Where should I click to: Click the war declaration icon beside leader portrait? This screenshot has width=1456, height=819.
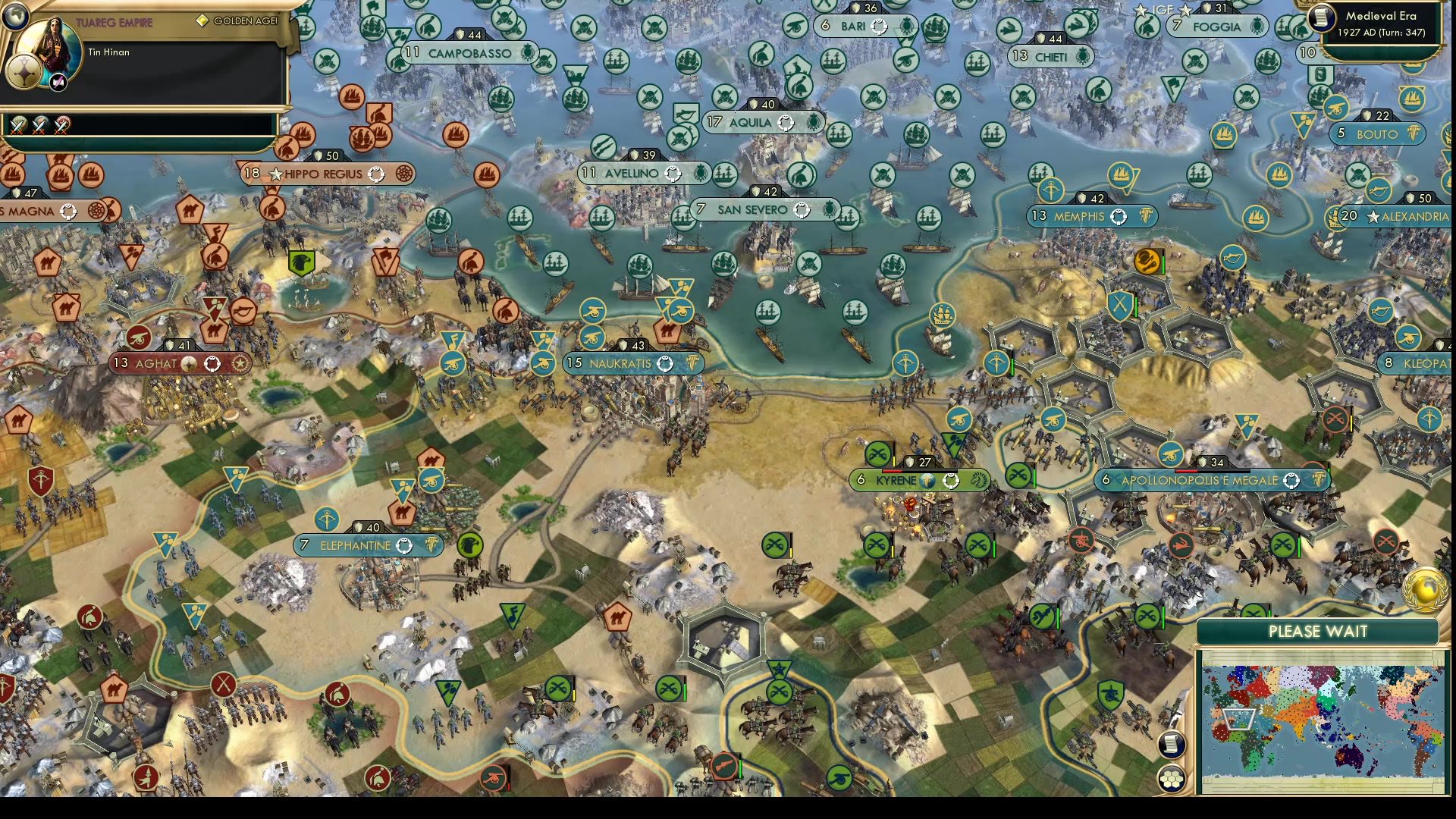click(58, 82)
